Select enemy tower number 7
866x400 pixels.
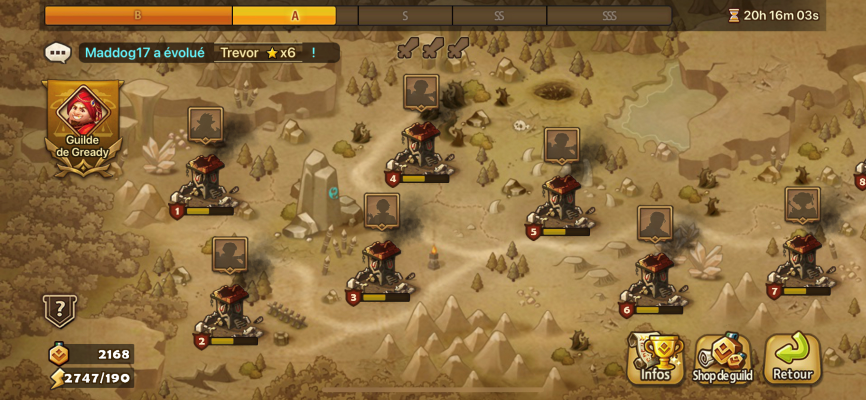pyautogui.click(x=802, y=262)
